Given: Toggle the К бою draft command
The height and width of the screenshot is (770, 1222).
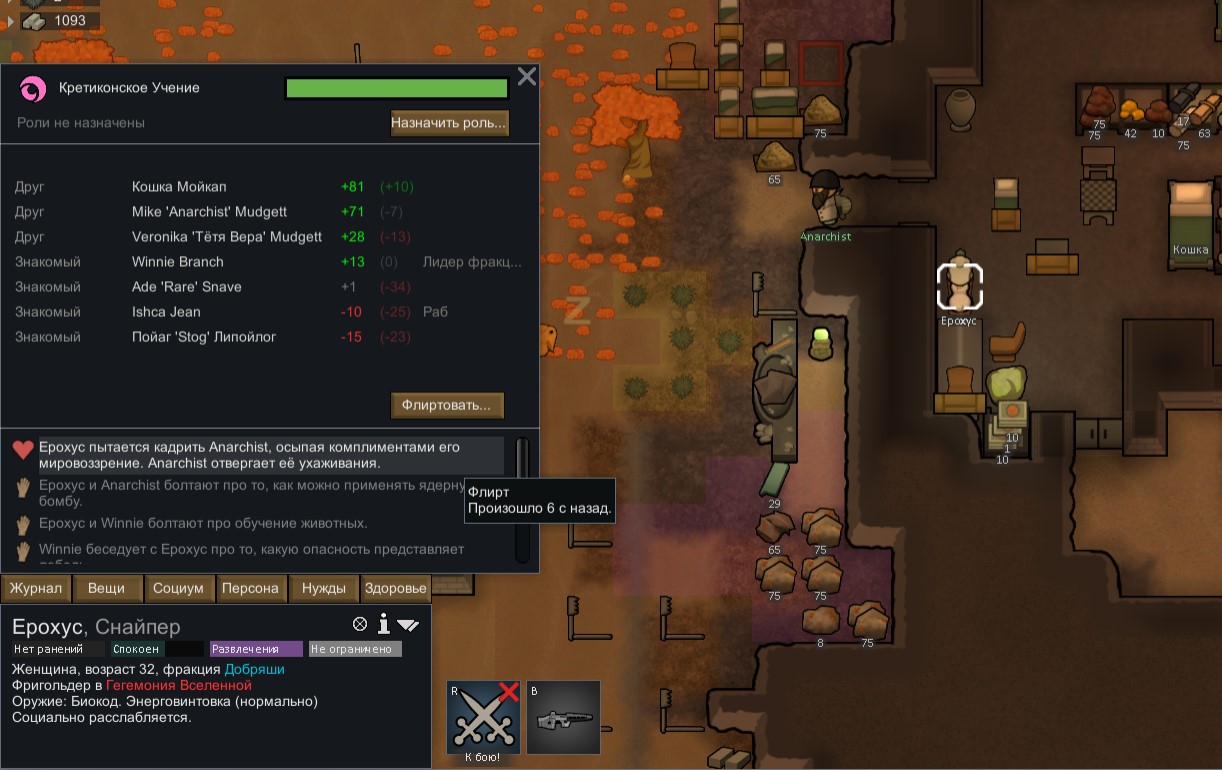Looking at the screenshot, I should 483,717.
